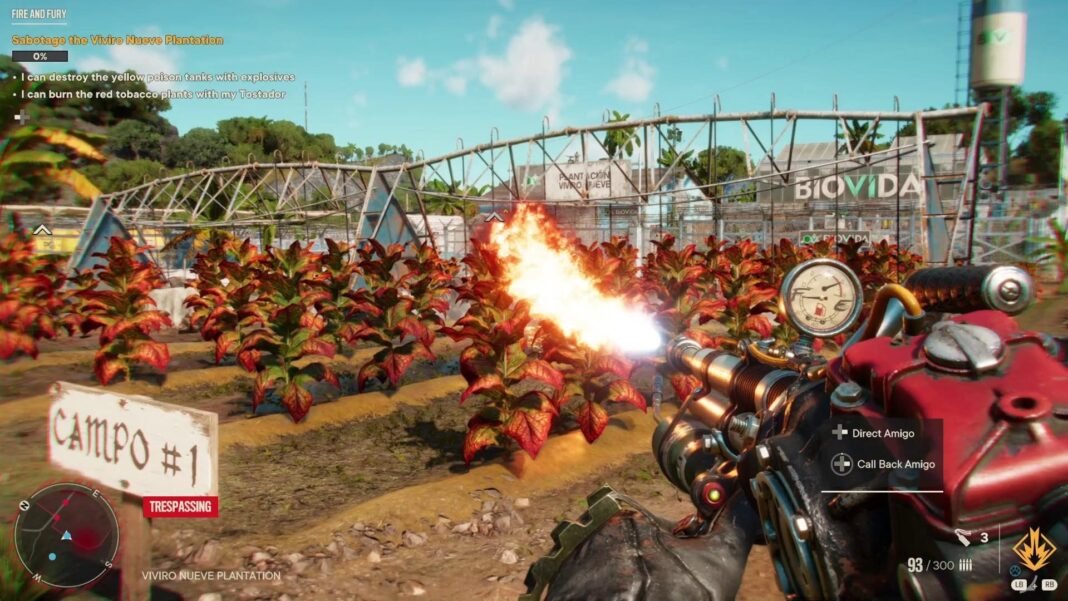Select the Fire and Fury mission title
This screenshot has width=1068, height=601.
click(x=39, y=16)
